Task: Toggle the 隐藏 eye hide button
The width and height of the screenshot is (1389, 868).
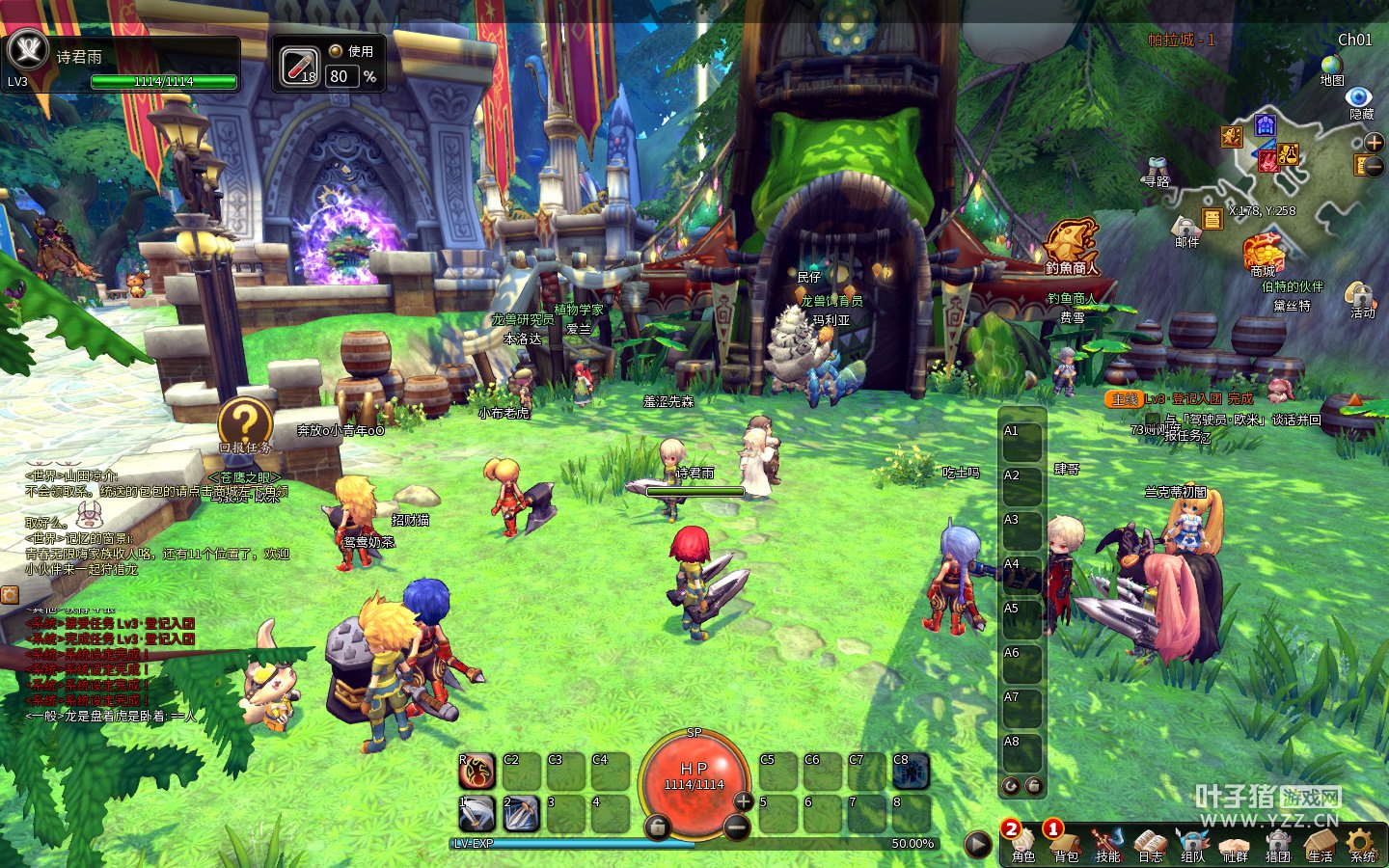Action: (x=1360, y=98)
